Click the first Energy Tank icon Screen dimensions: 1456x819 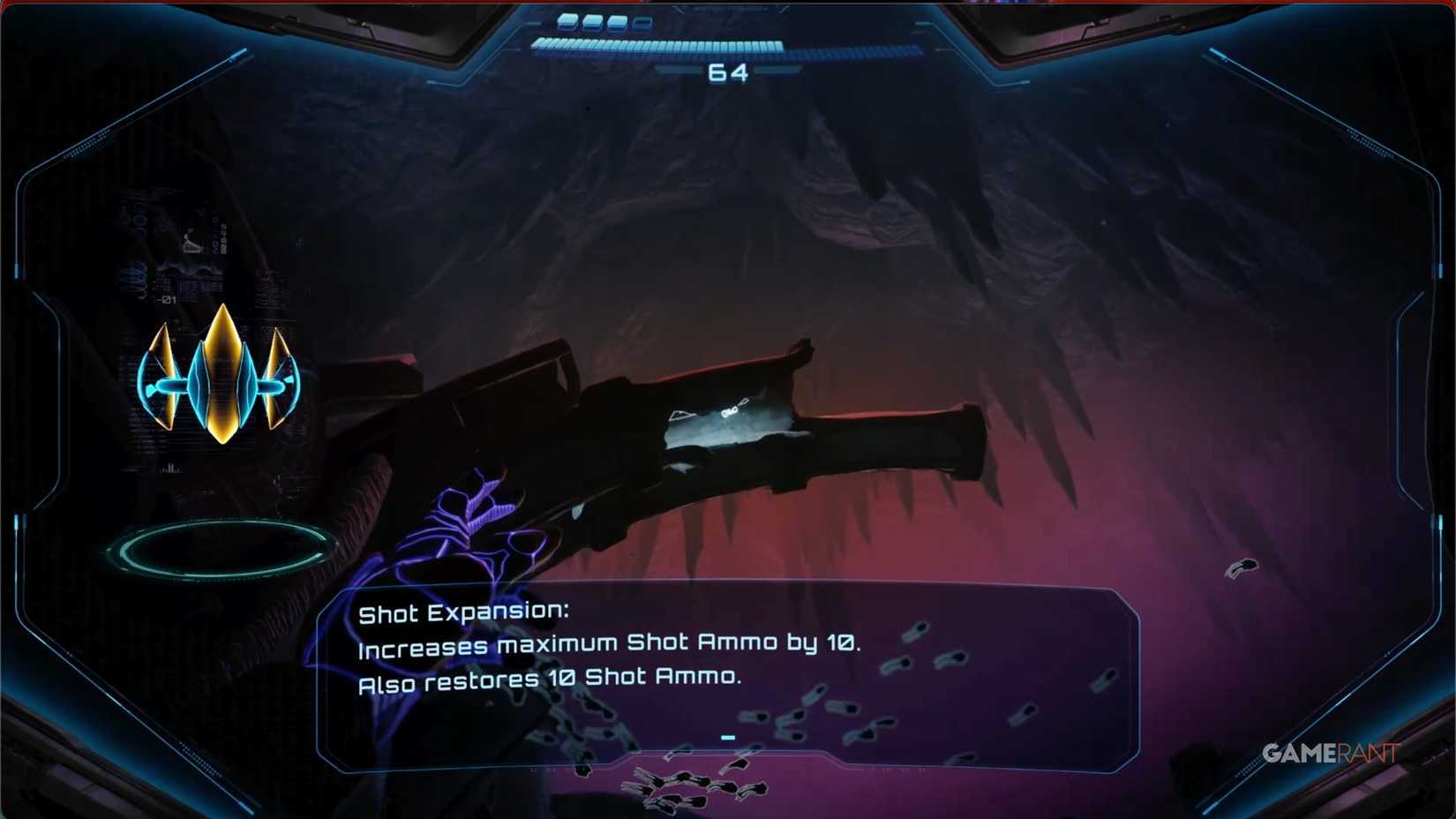(567, 21)
